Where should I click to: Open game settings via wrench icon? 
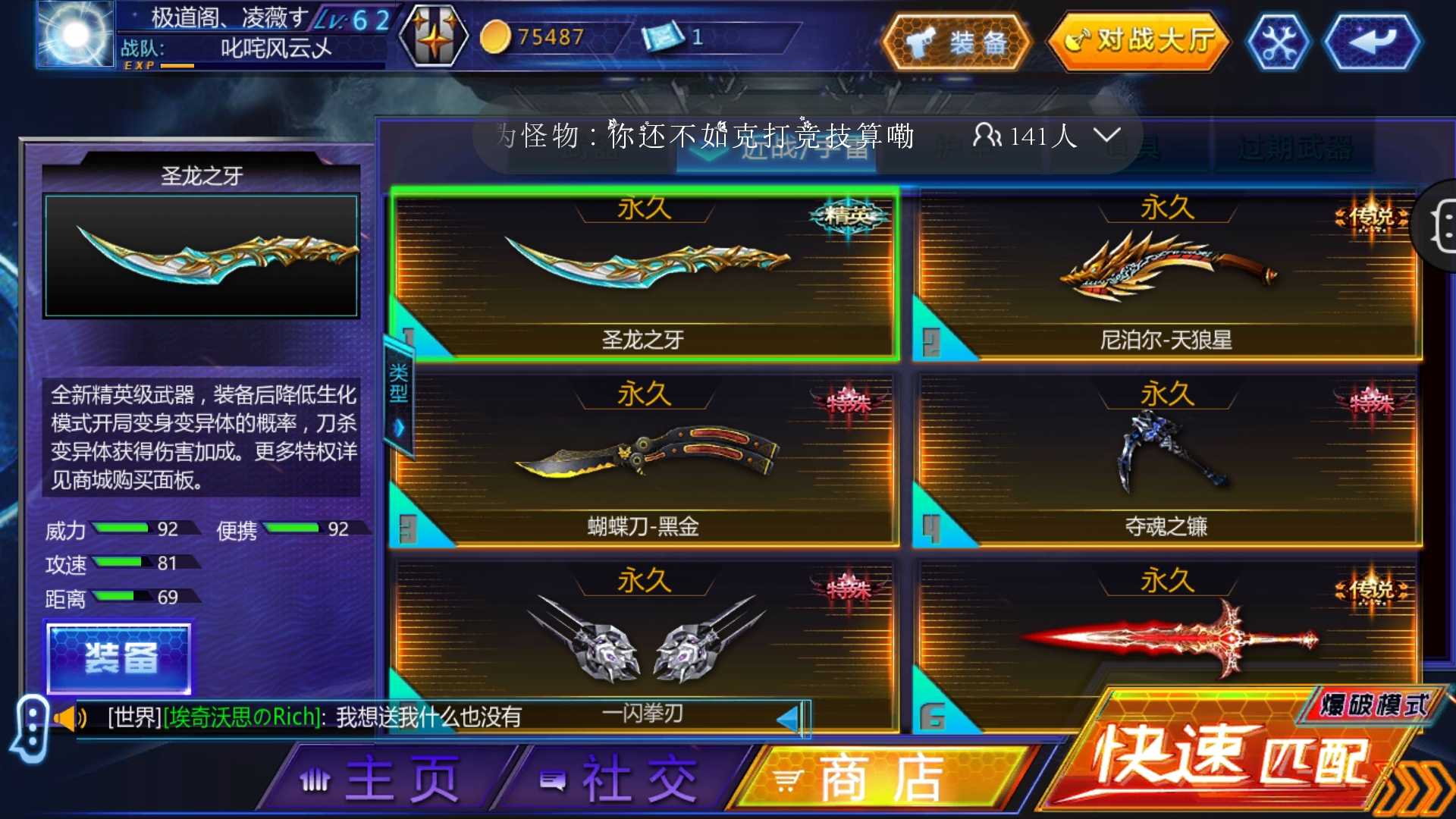(1279, 43)
